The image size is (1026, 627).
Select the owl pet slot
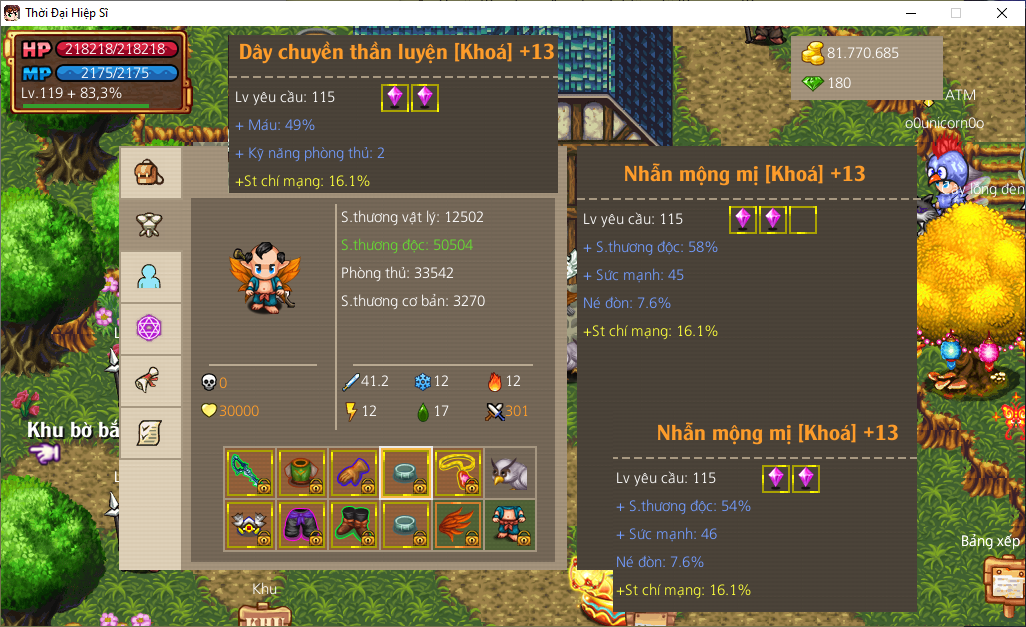(510, 473)
